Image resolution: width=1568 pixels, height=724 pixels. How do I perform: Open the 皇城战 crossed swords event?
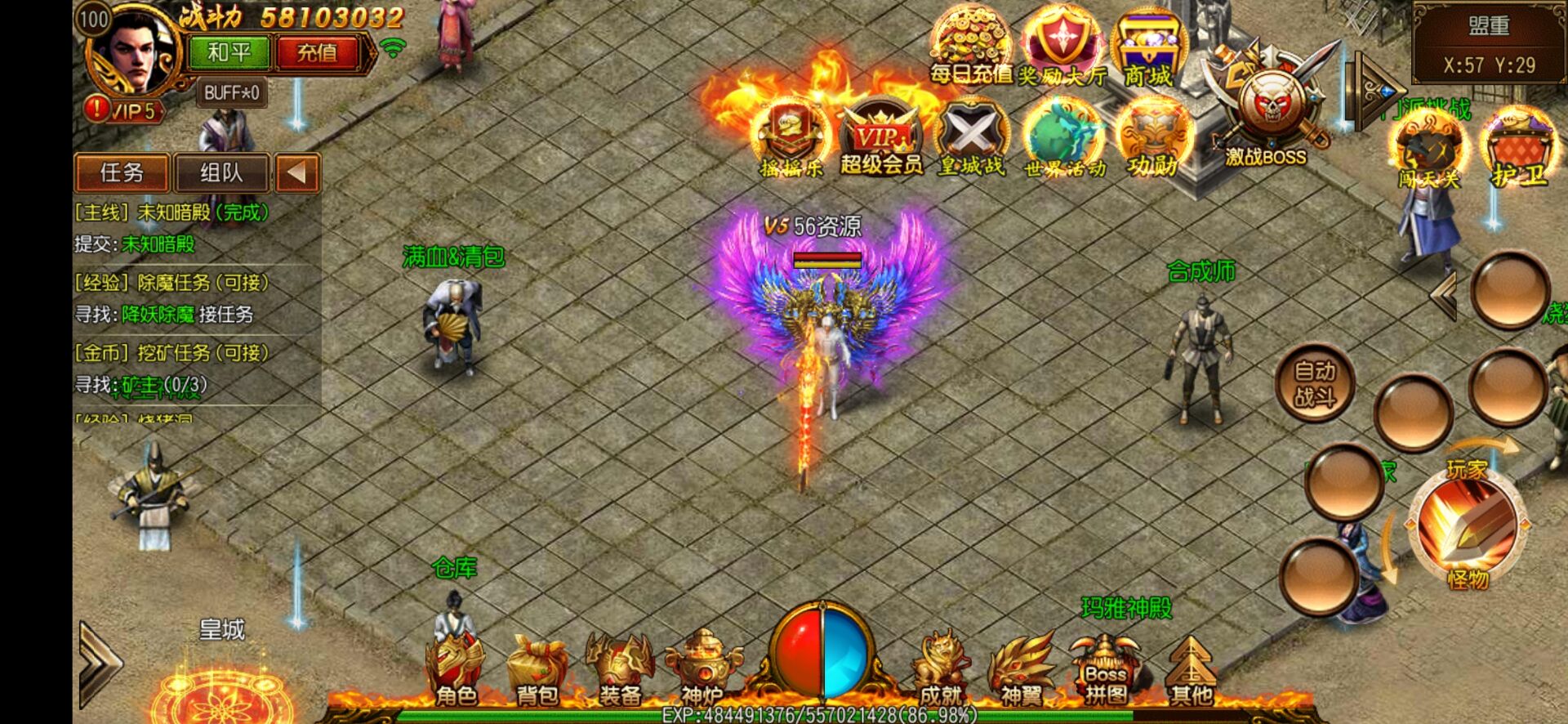point(971,139)
